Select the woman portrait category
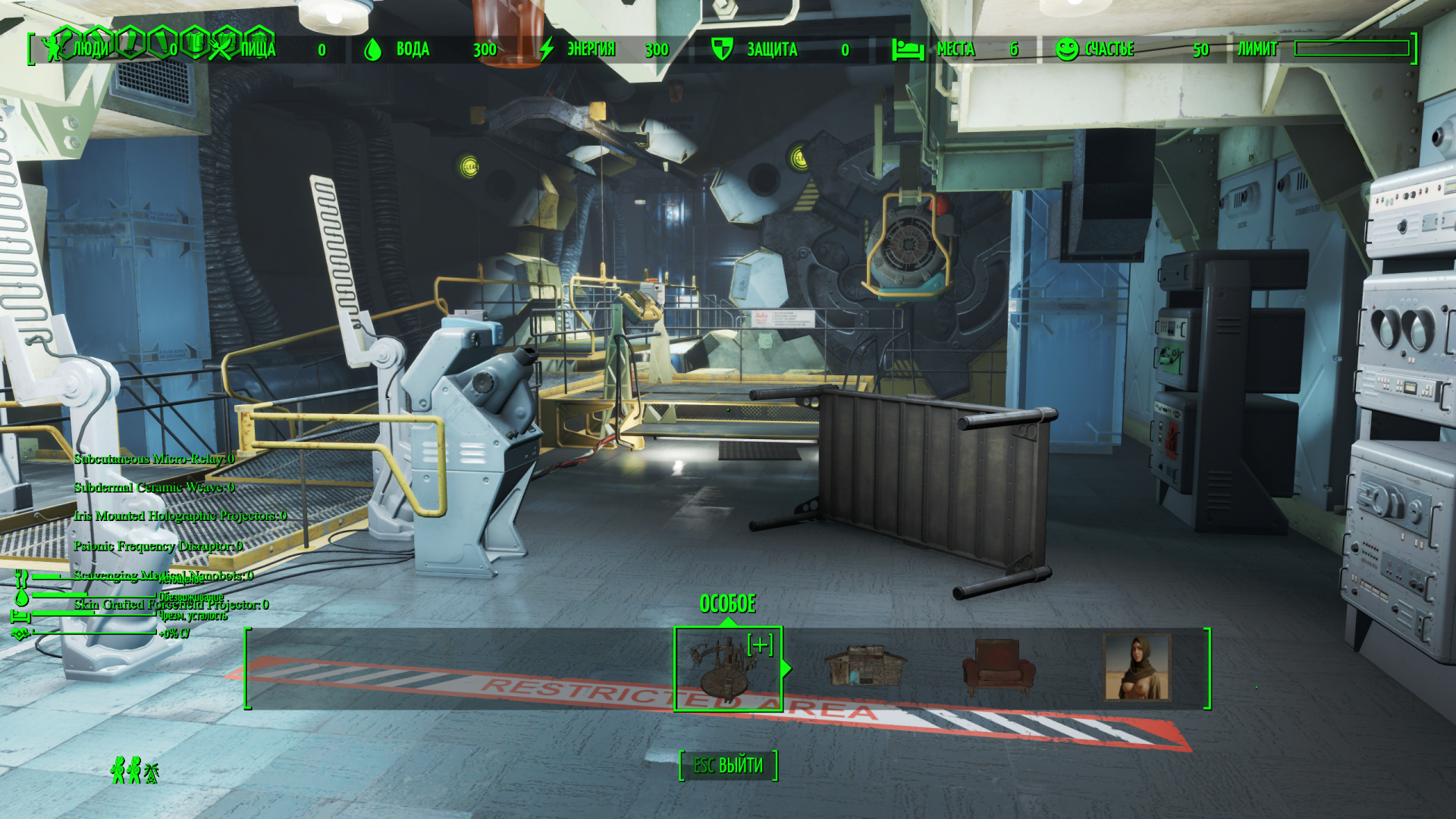Screen dimensions: 1456x819 1137,667
